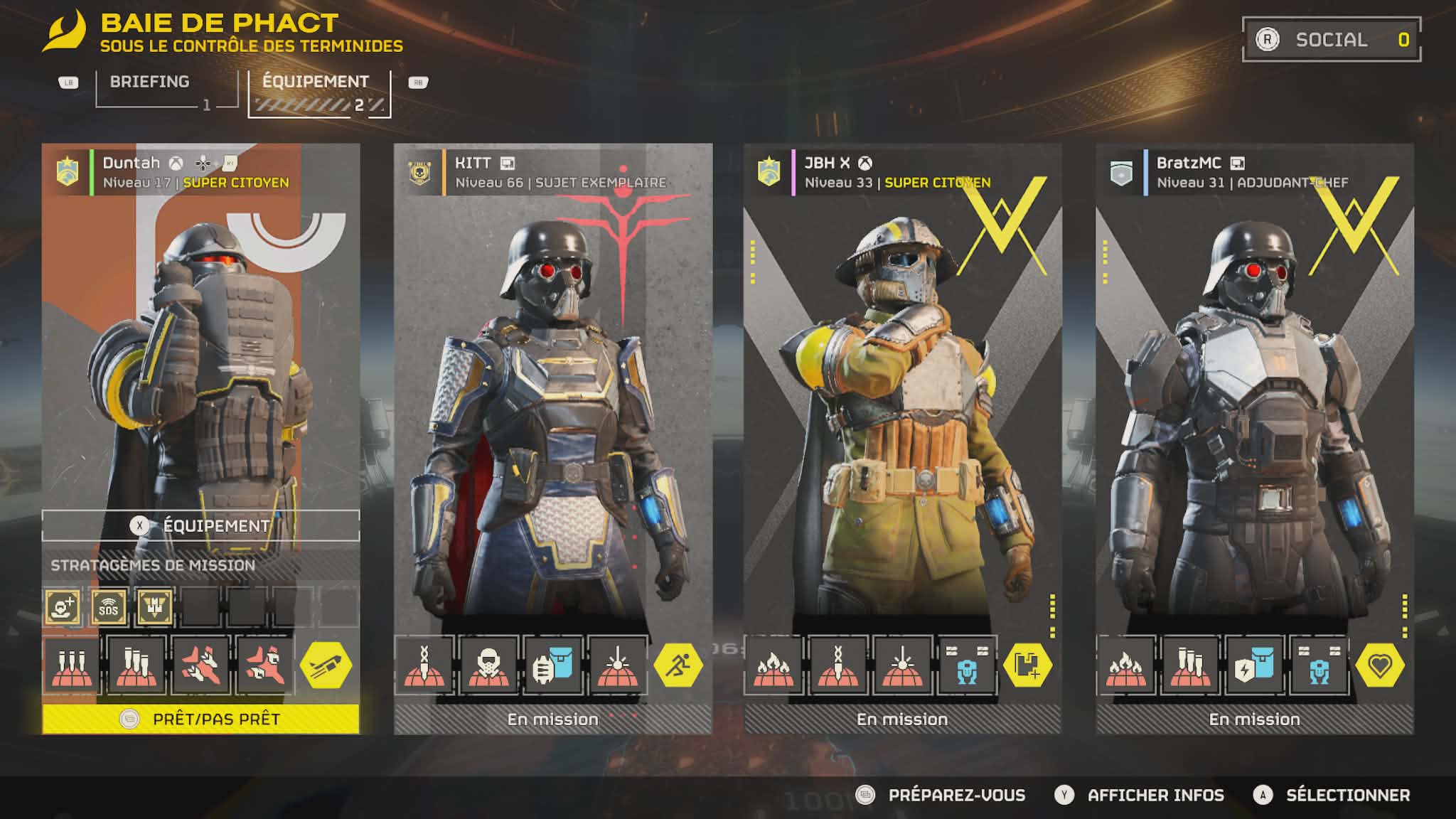
Task: Click JBH X's blue sentry turret stratagem
Action: point(967,665)
